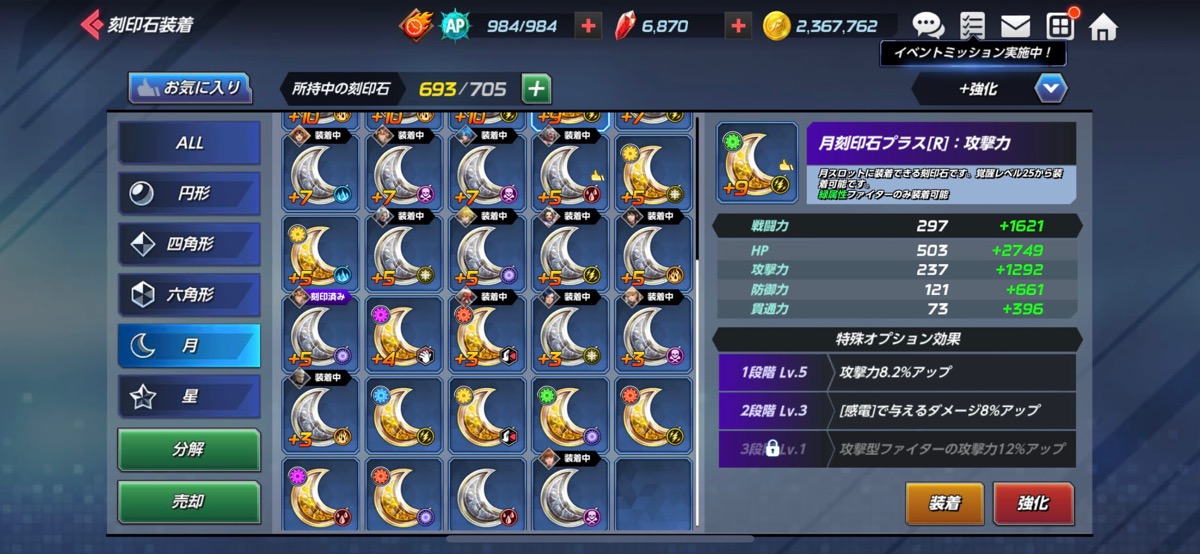Enhance the stone with 強化 button
Image resolution: width=1200 pixels, height=554 pixels.
coord(1033,503)
